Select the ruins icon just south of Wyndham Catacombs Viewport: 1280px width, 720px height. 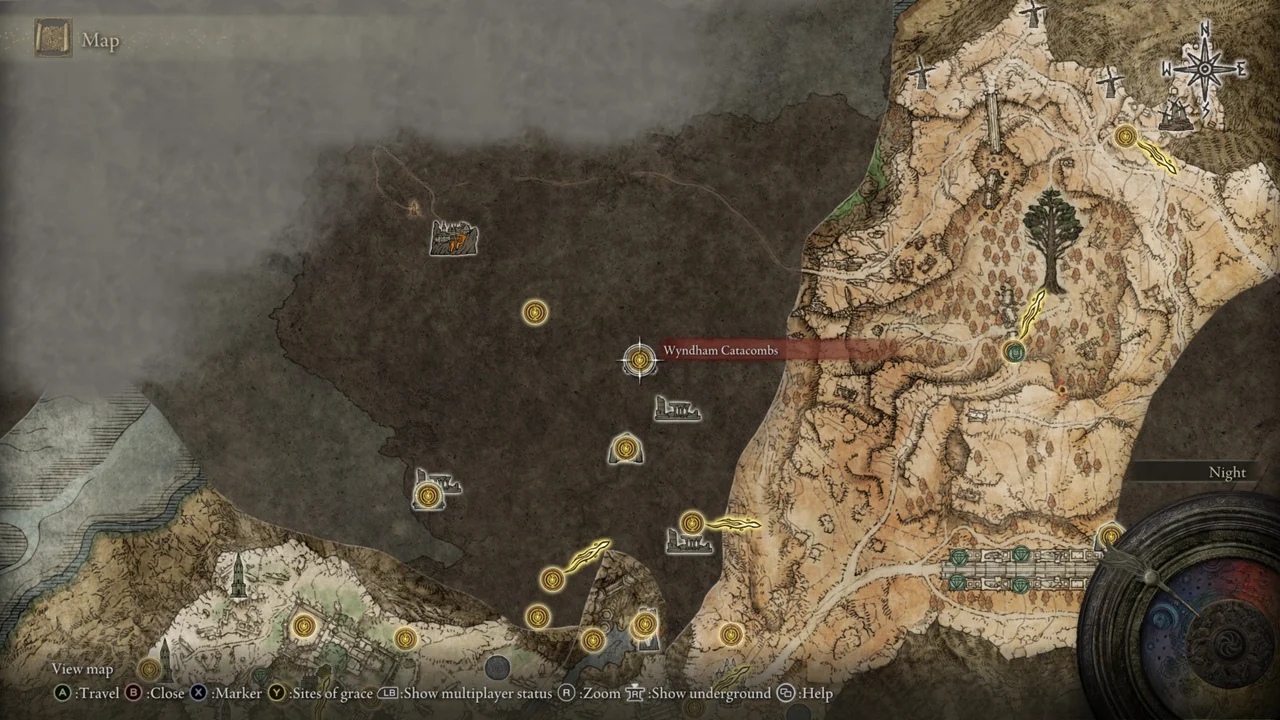(678, 409)
